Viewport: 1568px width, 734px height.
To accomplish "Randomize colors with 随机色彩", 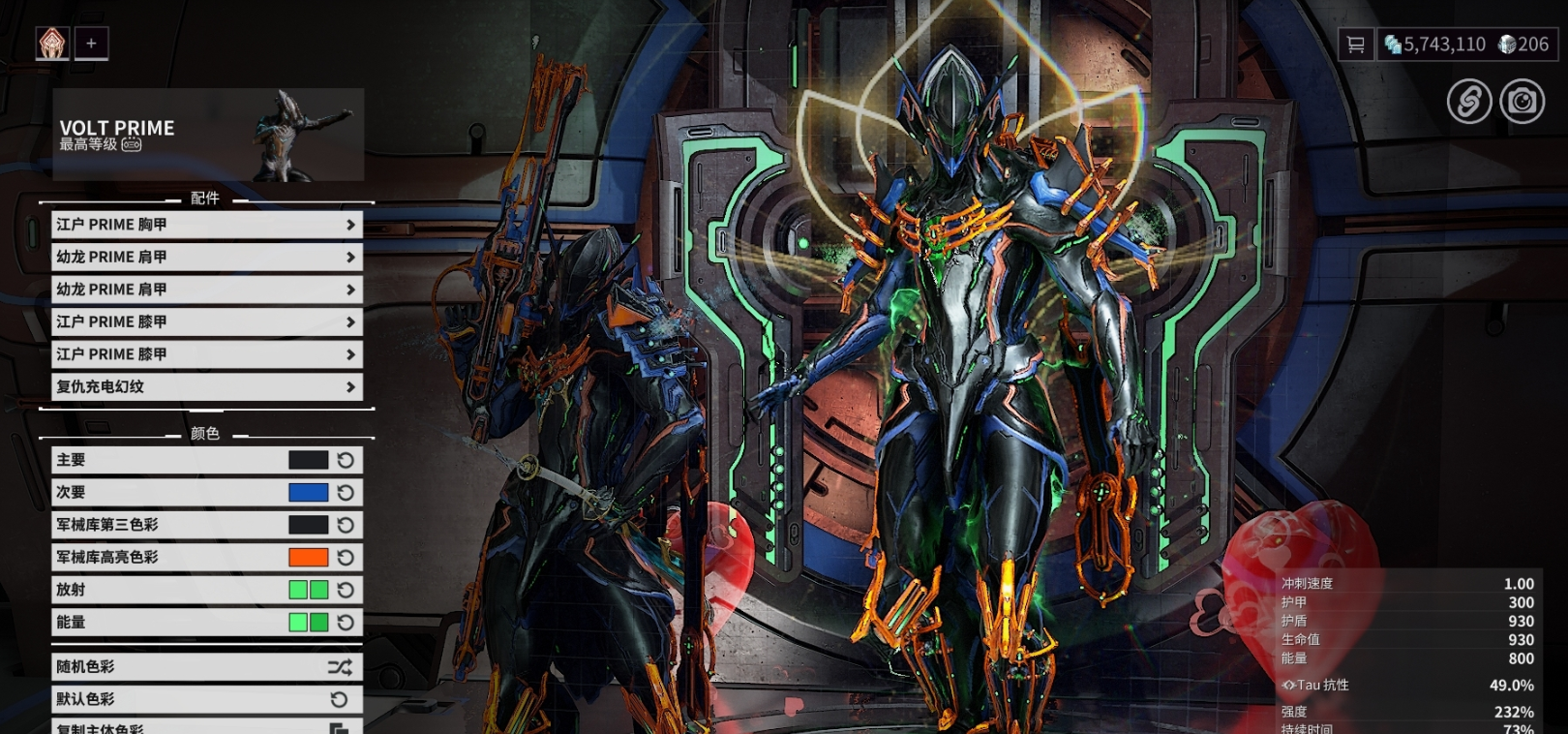I will [206, 666].
